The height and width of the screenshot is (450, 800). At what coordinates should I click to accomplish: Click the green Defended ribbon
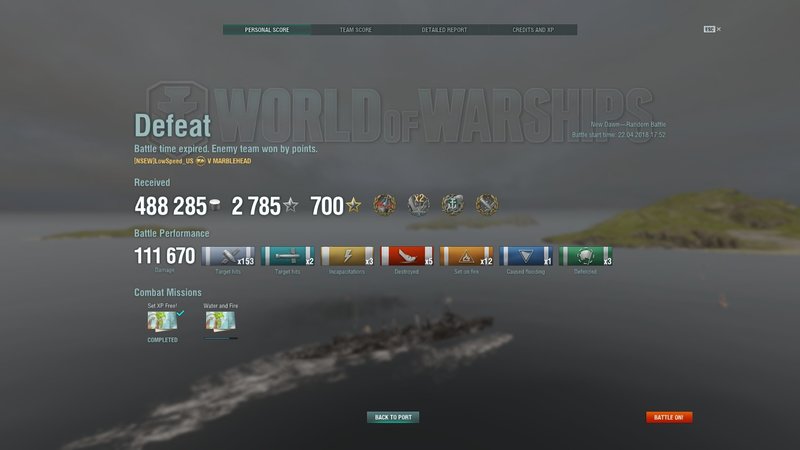click(x=586, y=257)
